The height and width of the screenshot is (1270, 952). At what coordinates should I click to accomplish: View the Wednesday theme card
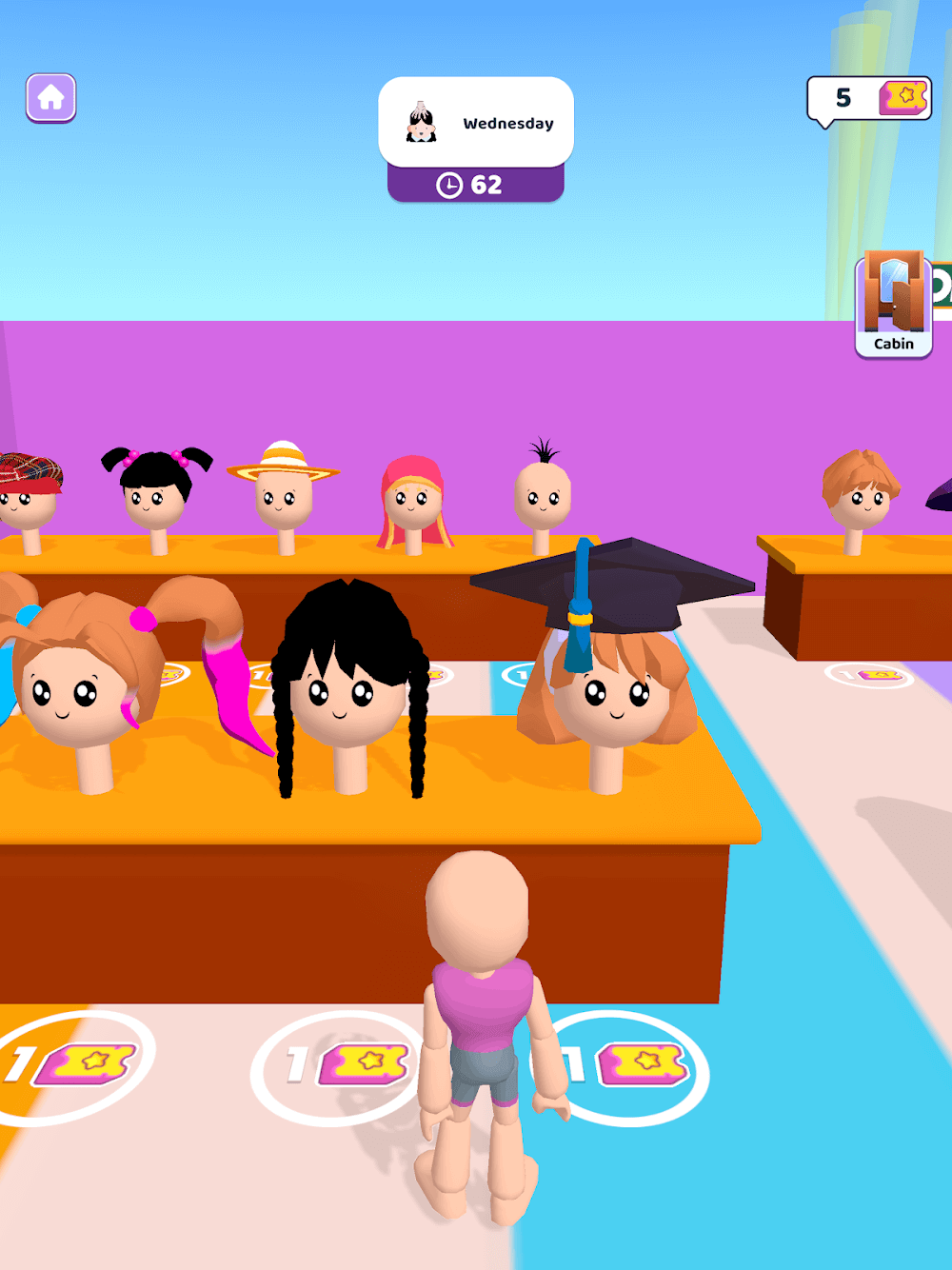coord(476,123)
